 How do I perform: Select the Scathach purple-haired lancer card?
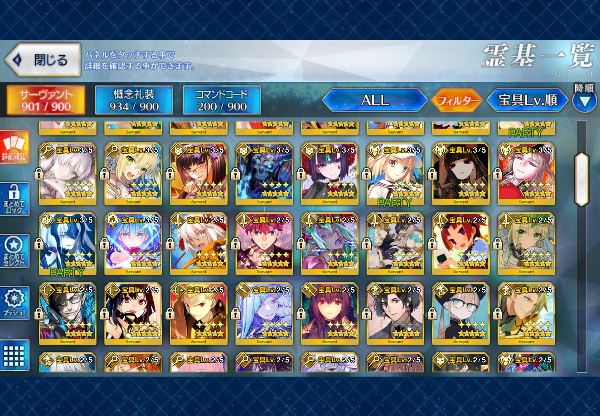(x=330, y=311)
